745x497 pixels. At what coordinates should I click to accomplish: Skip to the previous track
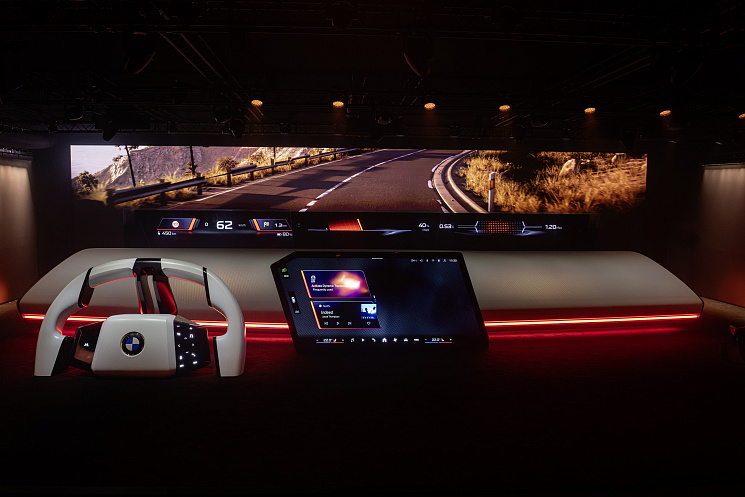324,324
